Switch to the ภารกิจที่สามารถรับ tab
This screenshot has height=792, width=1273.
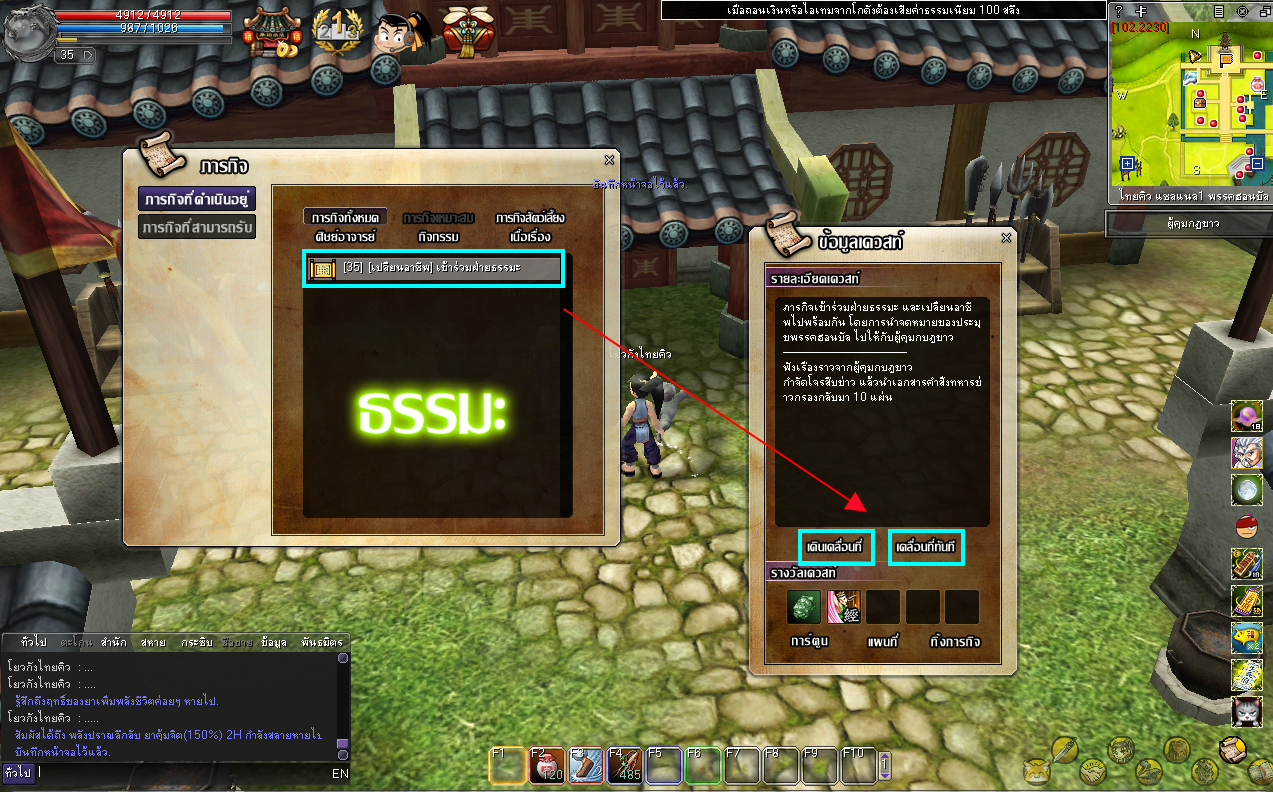[x=197, y=228]
